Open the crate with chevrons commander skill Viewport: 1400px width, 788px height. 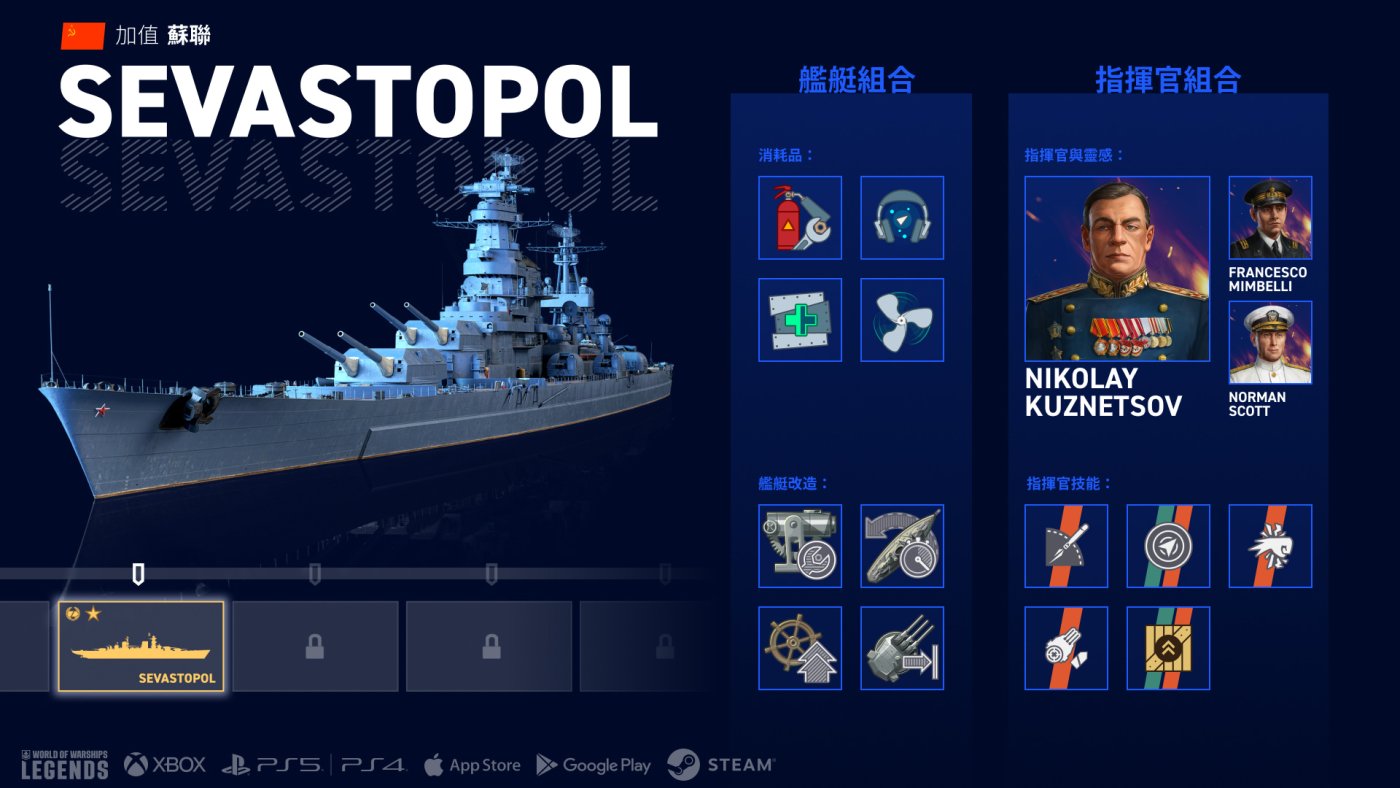[1168, 648]
